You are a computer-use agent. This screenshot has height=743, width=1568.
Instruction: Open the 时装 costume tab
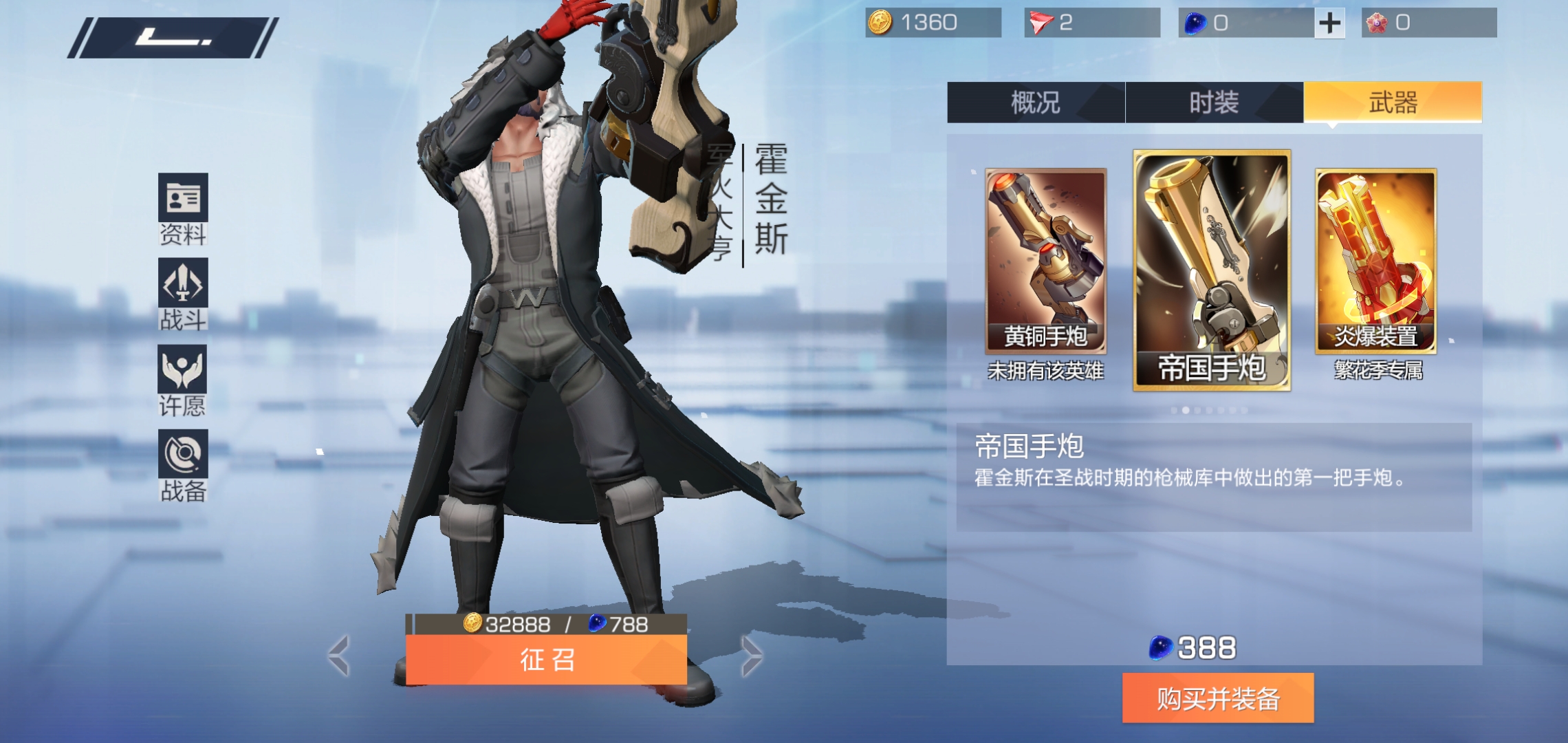(1214, 103)
